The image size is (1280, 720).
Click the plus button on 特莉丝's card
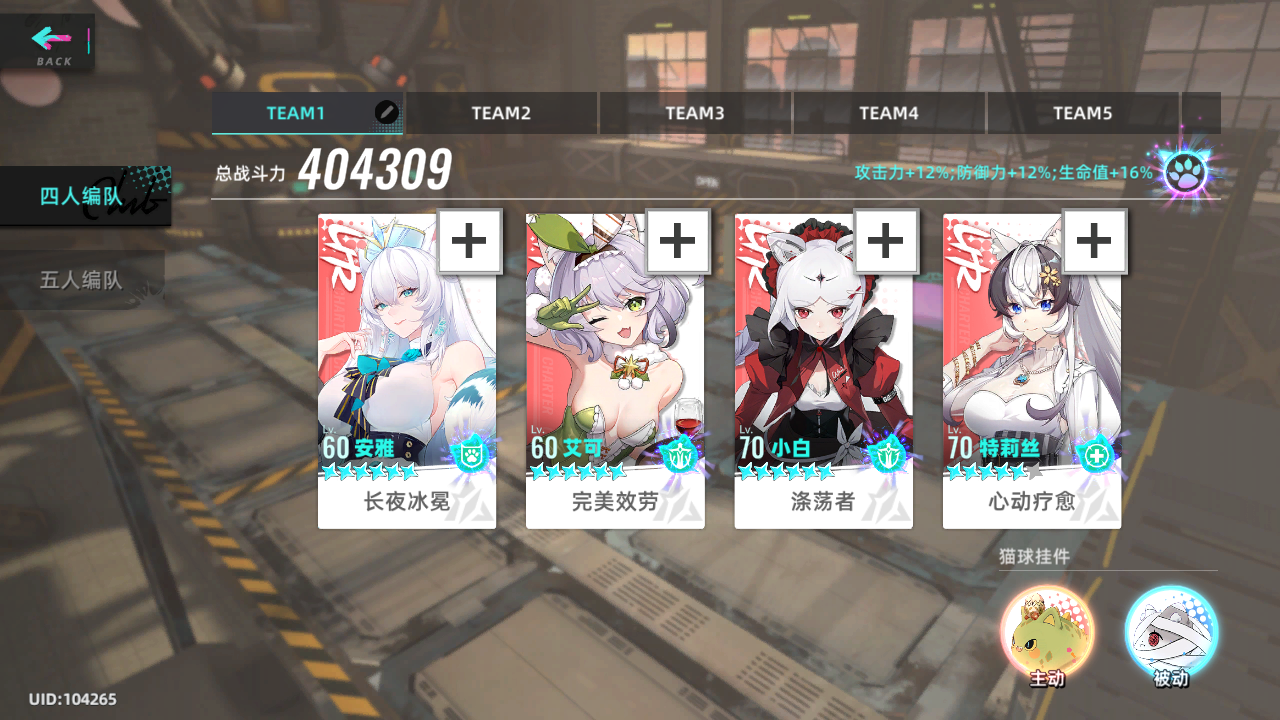1094,241
